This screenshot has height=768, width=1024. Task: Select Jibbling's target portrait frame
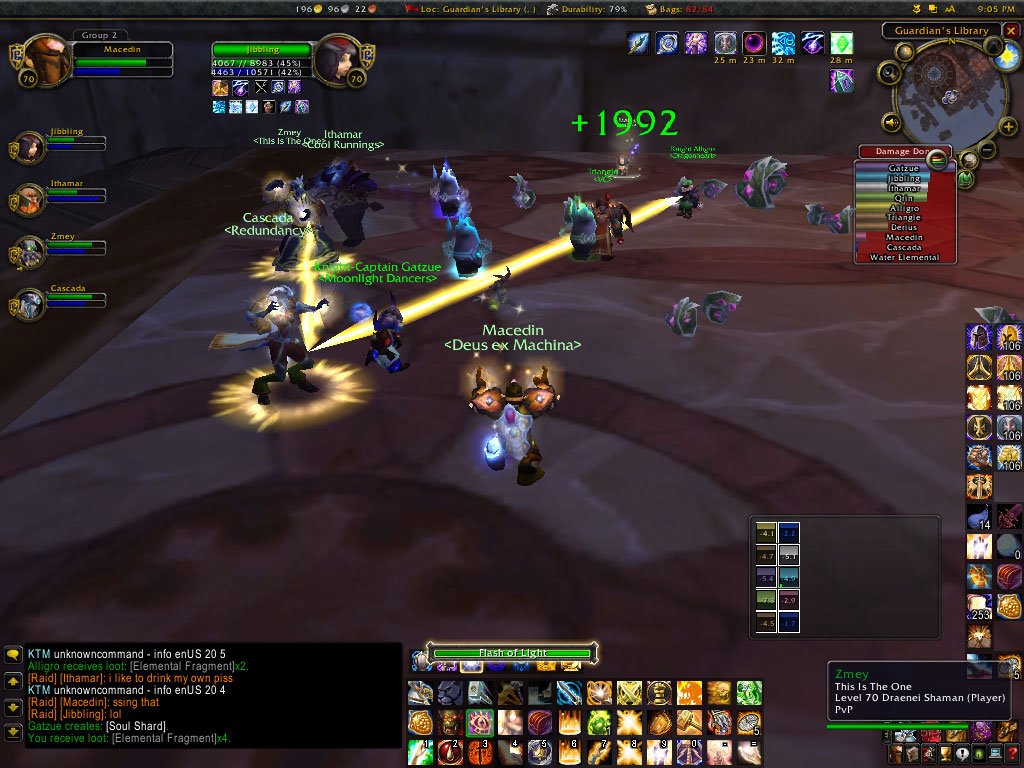click(x=337, y=61)
